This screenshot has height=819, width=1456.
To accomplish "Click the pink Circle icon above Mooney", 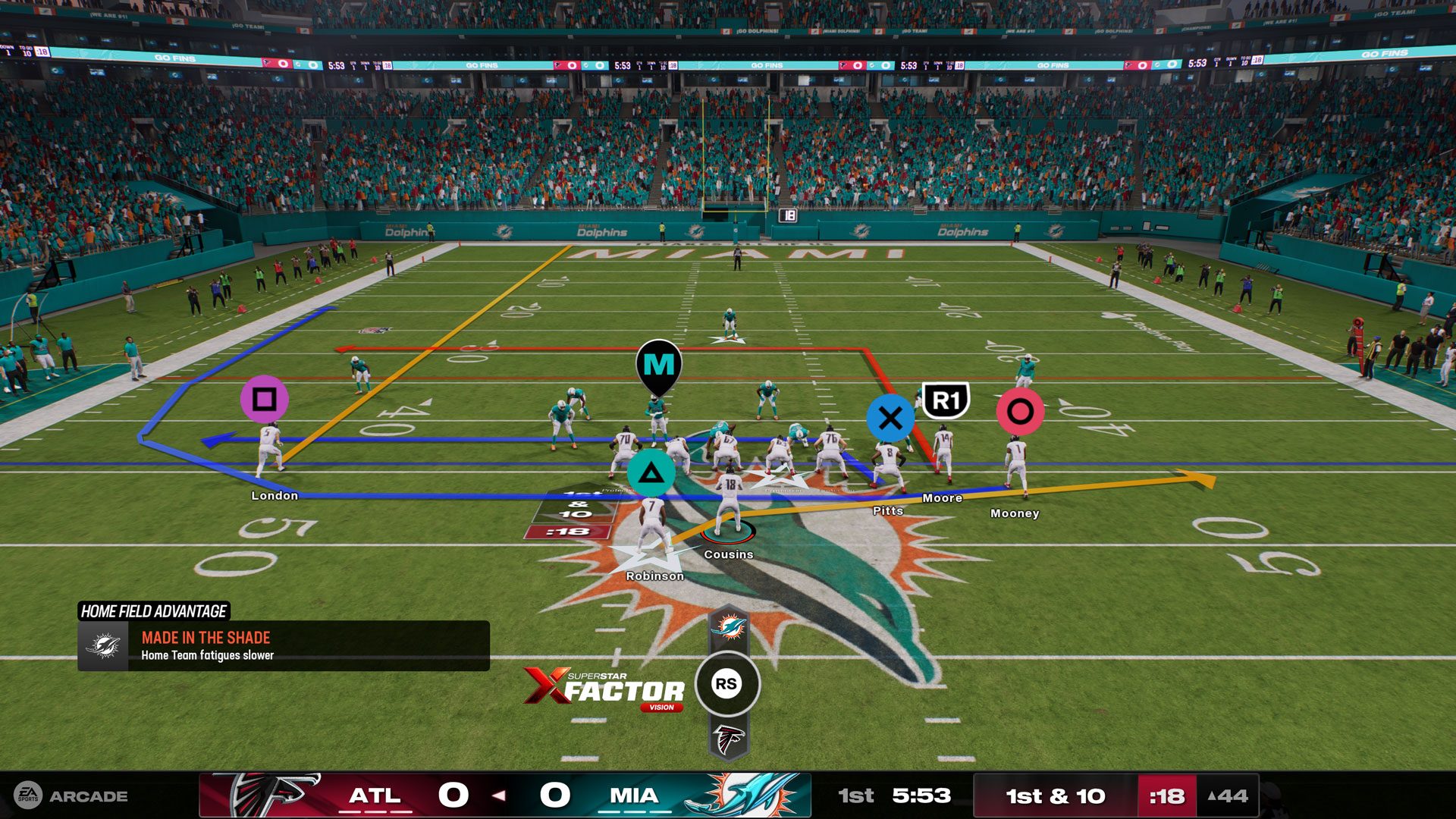I will point(1020,411).
